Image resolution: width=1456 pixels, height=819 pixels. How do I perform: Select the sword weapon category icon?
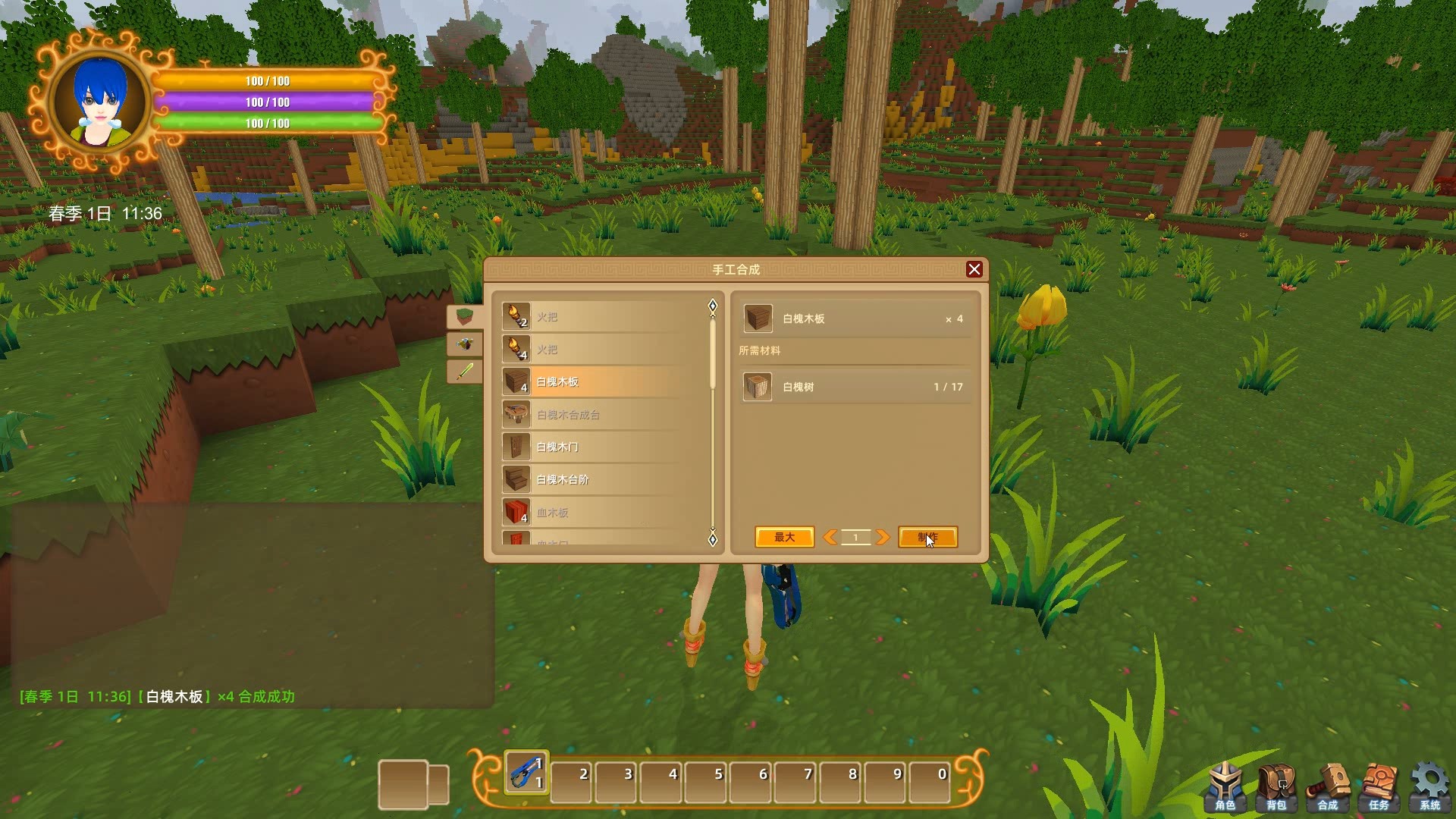click(466, 371)
